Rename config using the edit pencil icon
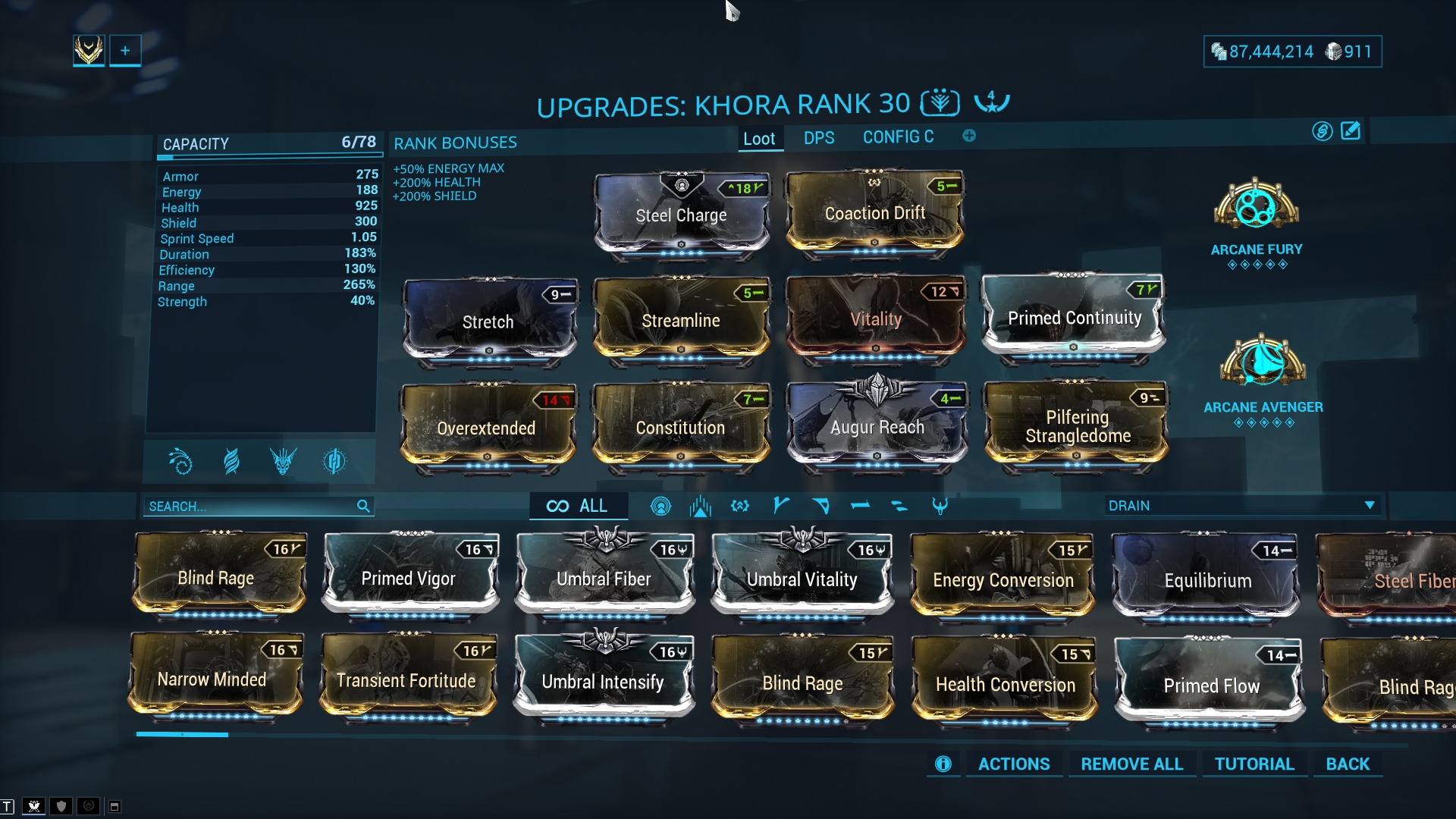1456x819 pixels. [1351, 131]
